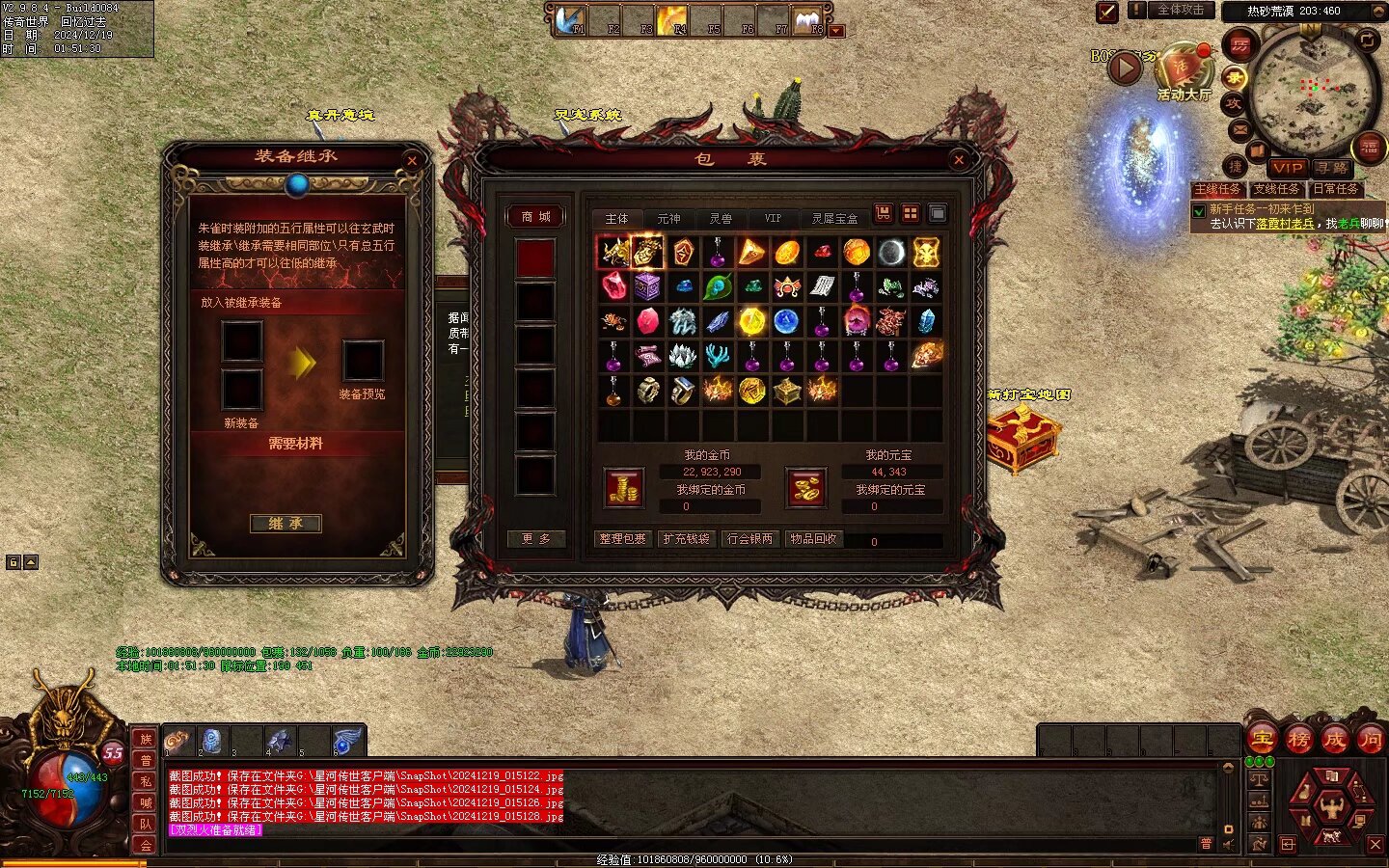
Task: Open the 商城 shop
Action: [x=535, y=217]
